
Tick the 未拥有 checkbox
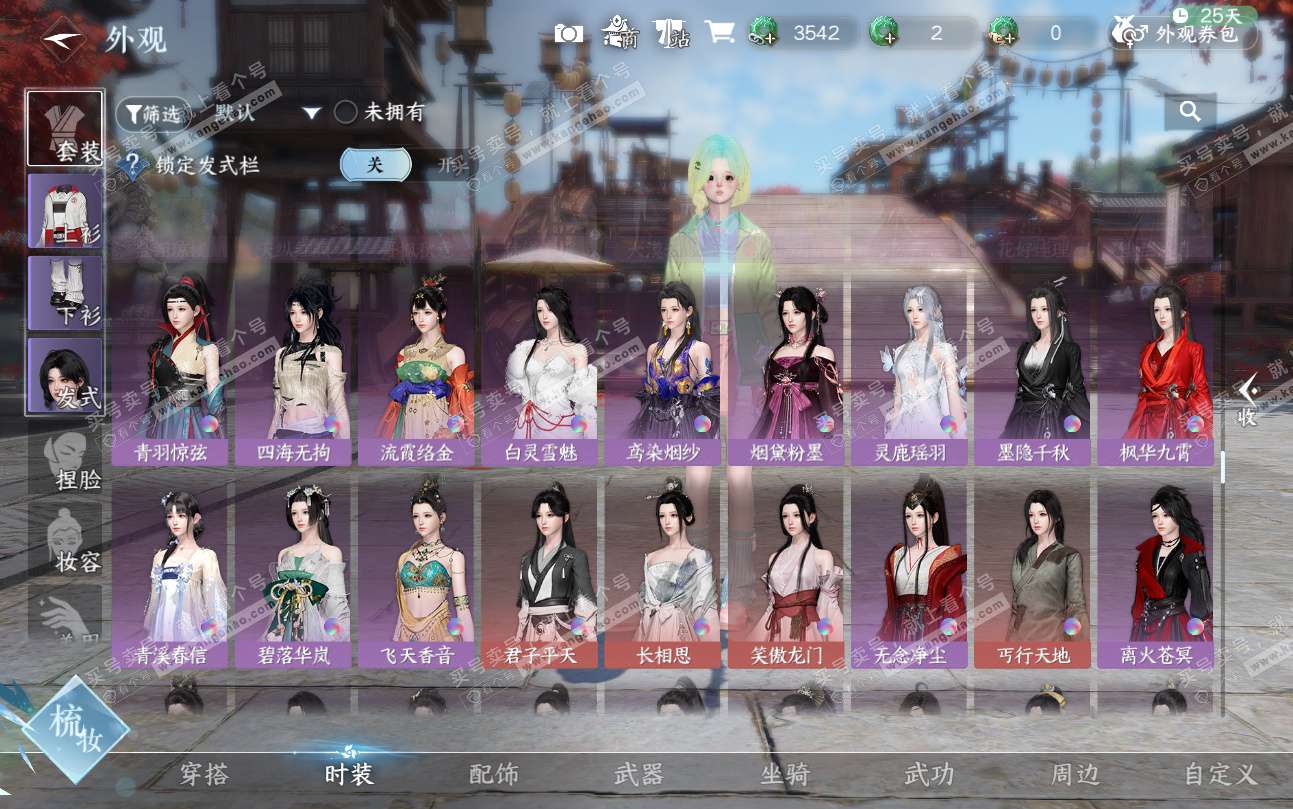(345, 113)
